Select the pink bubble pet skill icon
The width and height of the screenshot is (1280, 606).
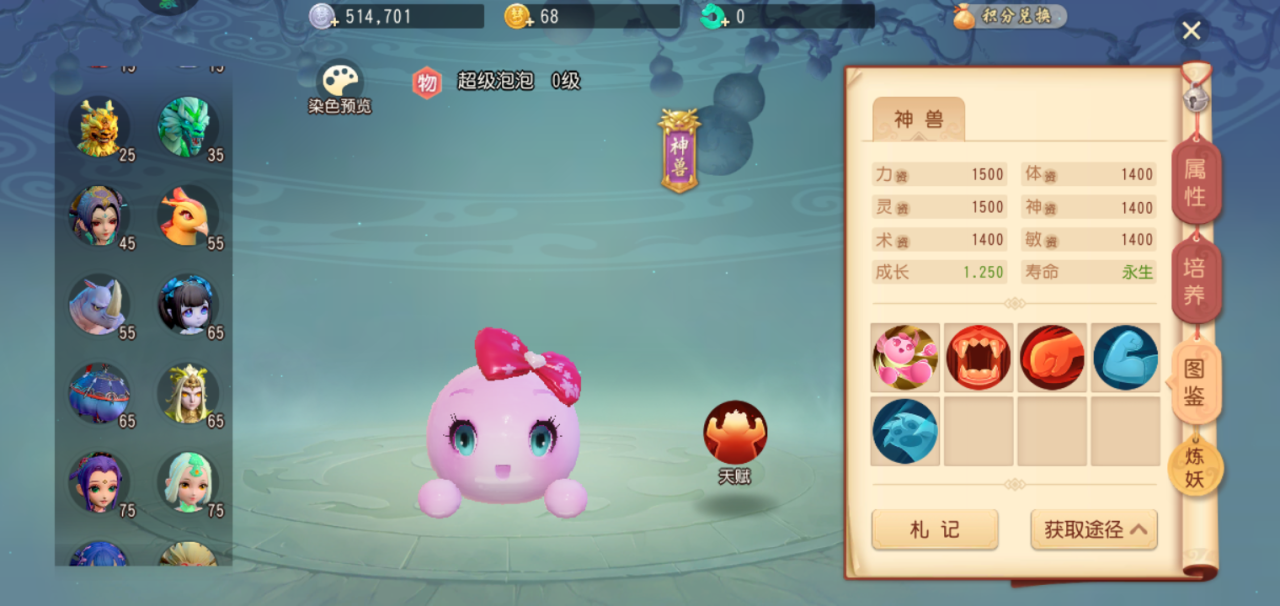[905, 357]
